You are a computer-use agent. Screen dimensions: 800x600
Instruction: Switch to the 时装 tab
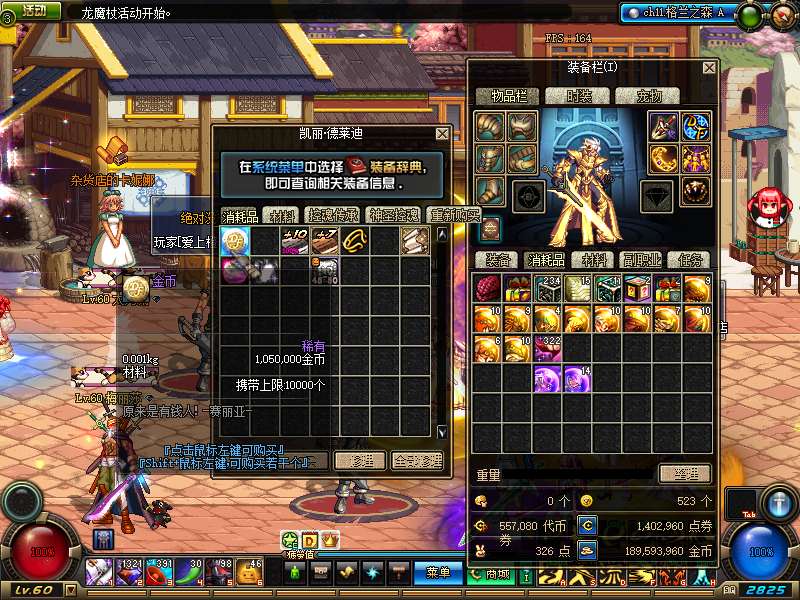(x=579, y=96)
